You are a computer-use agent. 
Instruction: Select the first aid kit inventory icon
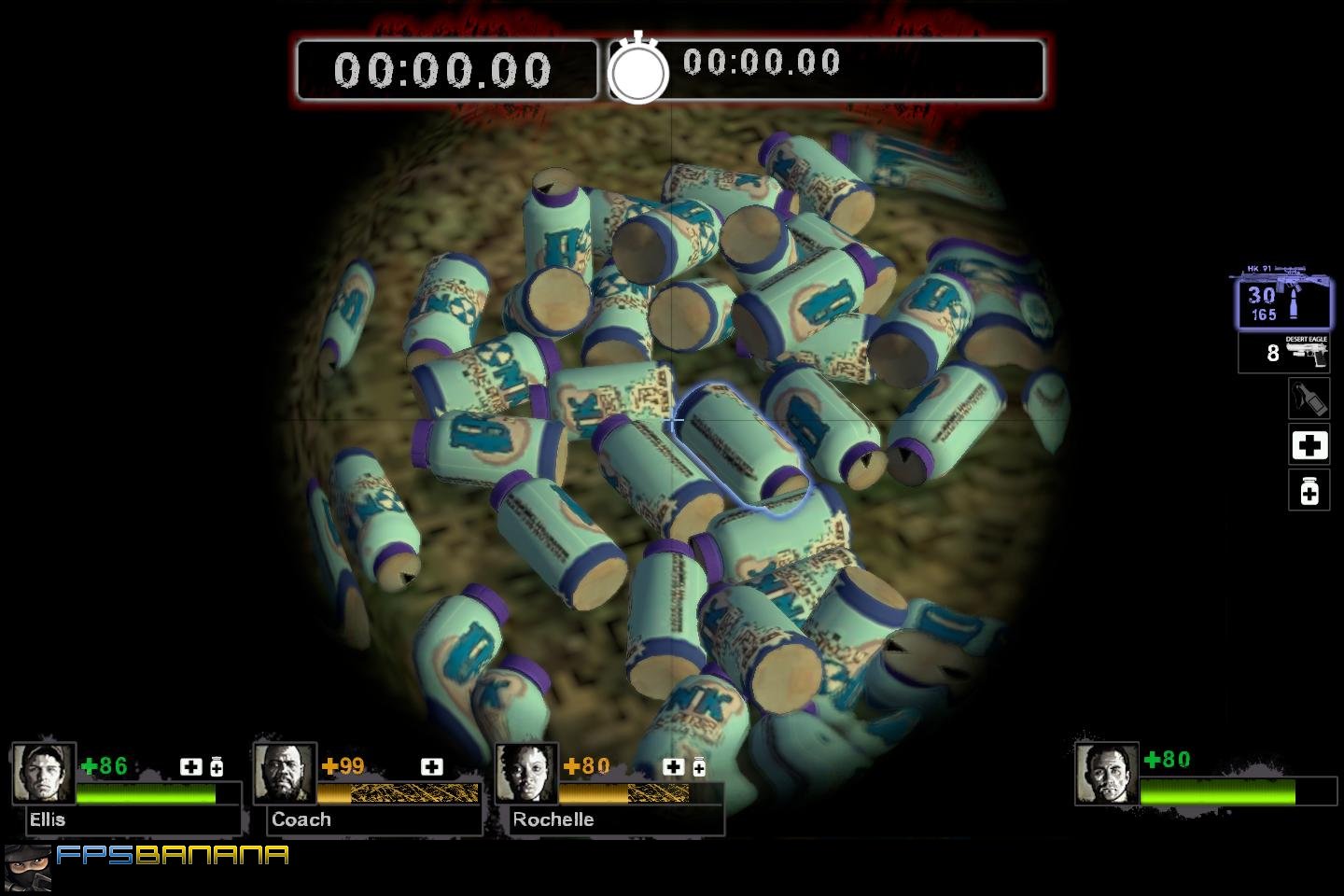tap(1309, 445)
